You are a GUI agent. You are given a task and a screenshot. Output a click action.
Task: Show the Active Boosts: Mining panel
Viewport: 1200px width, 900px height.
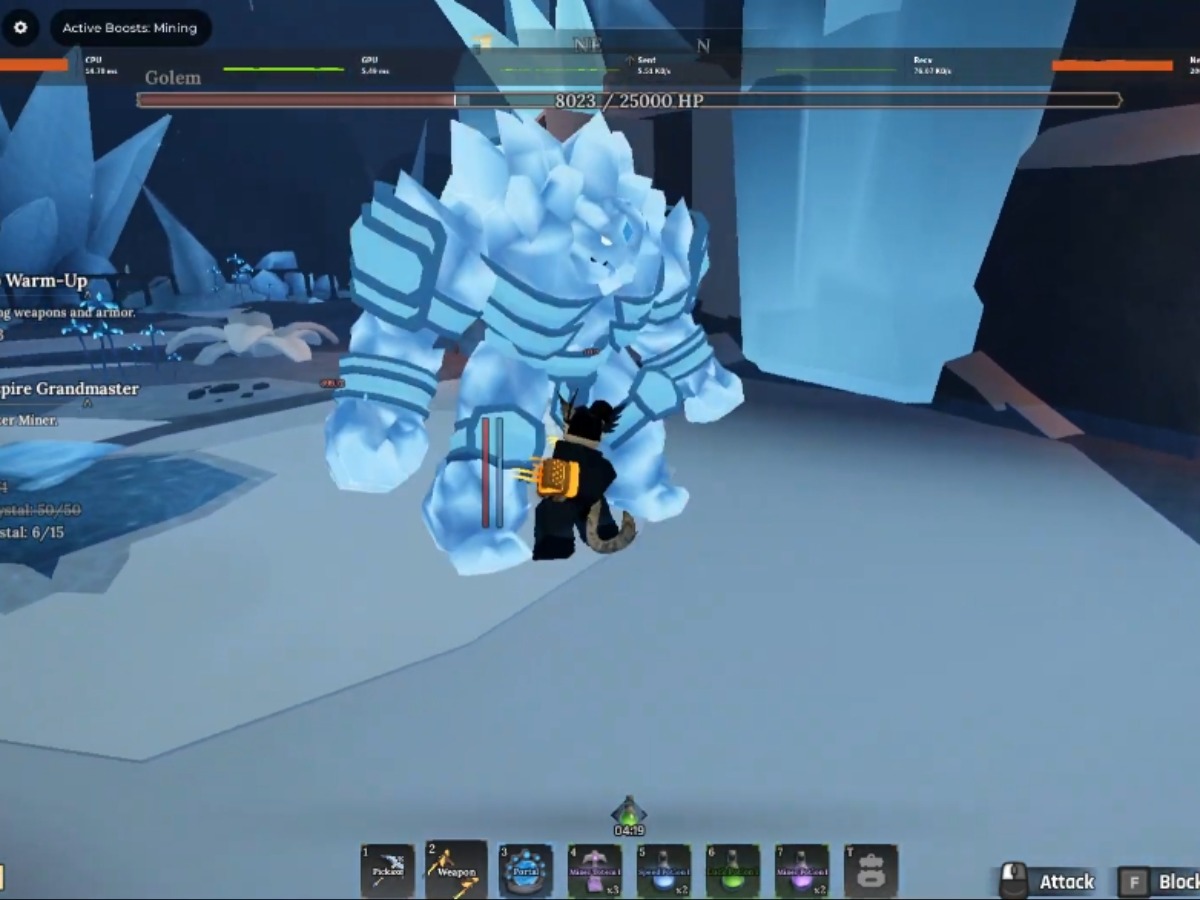pyautogui.click(x=130, y=28)
